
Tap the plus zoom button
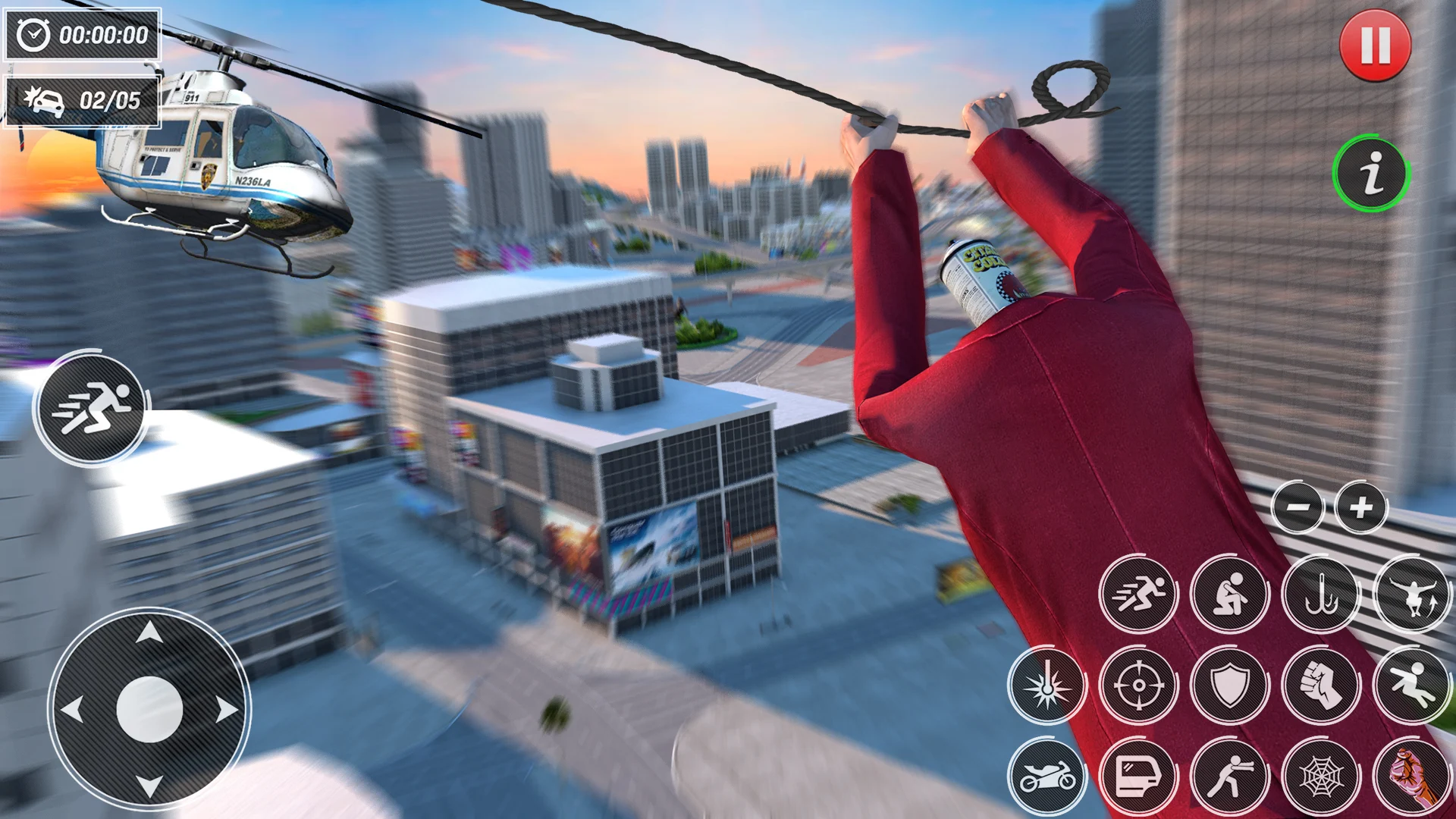click(x=1361, y=507)
